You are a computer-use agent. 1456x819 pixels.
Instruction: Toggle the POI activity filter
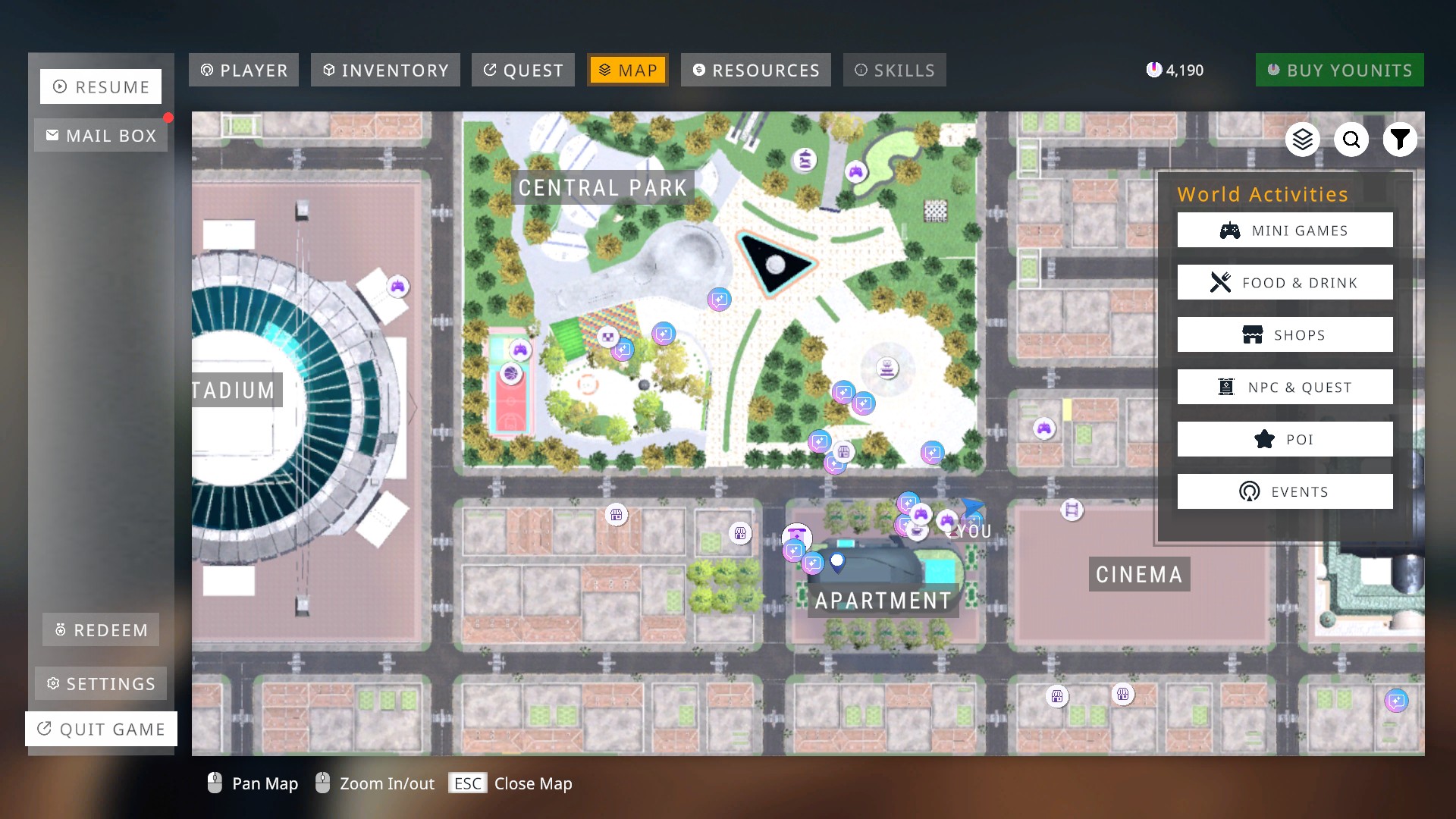1285,438
